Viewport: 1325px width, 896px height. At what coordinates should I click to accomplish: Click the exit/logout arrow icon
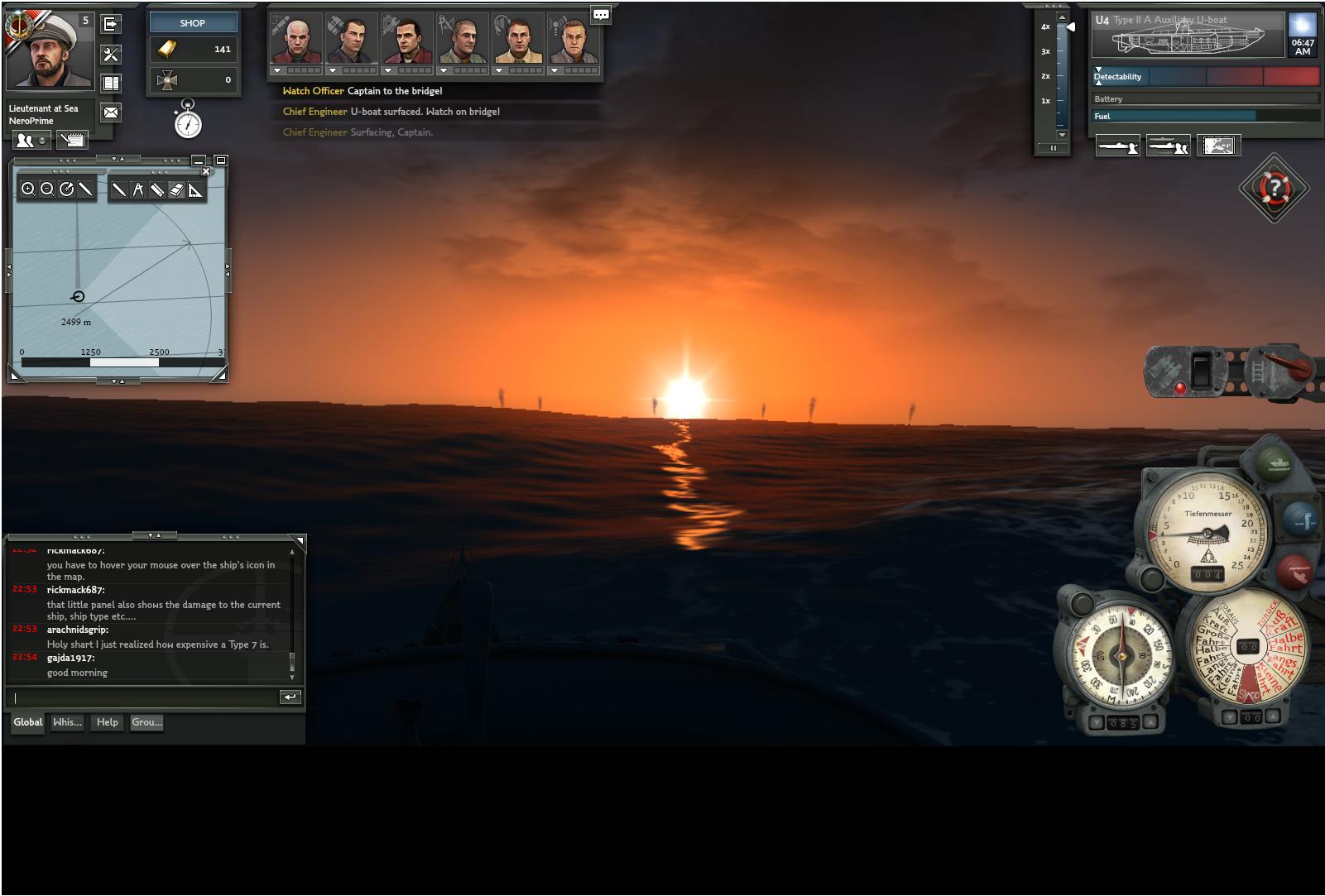(x=110, y=24)
